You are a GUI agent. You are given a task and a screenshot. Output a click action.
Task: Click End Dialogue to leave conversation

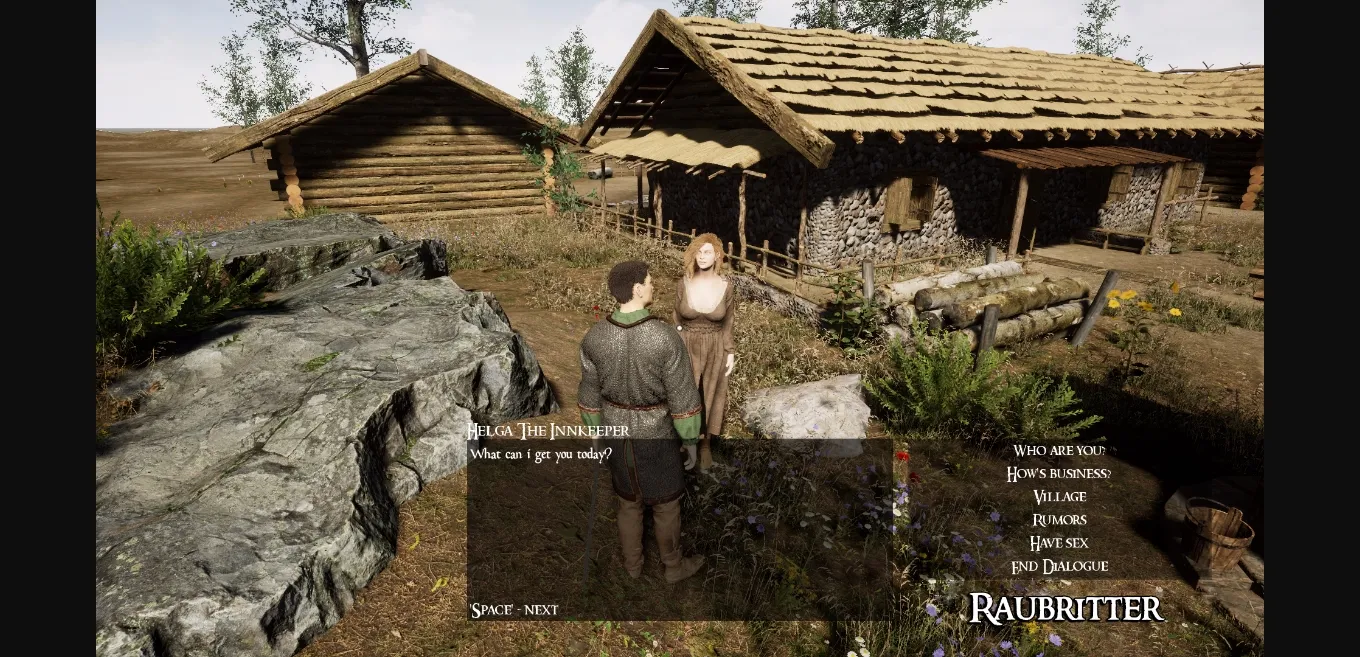[x=1059, y=566]
